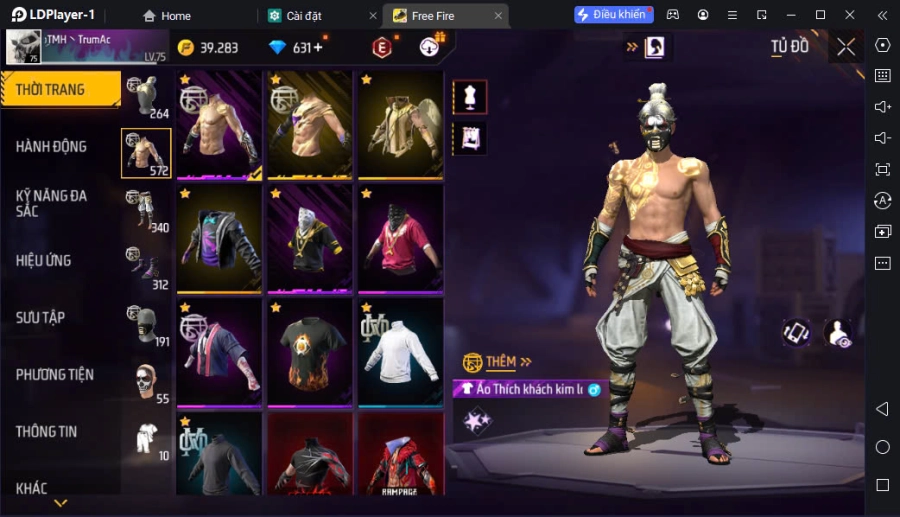The width and height of the screenshot is (900, 517).
Task: Equip the black pumpkin t-shirt
Action: click(310, 352)
